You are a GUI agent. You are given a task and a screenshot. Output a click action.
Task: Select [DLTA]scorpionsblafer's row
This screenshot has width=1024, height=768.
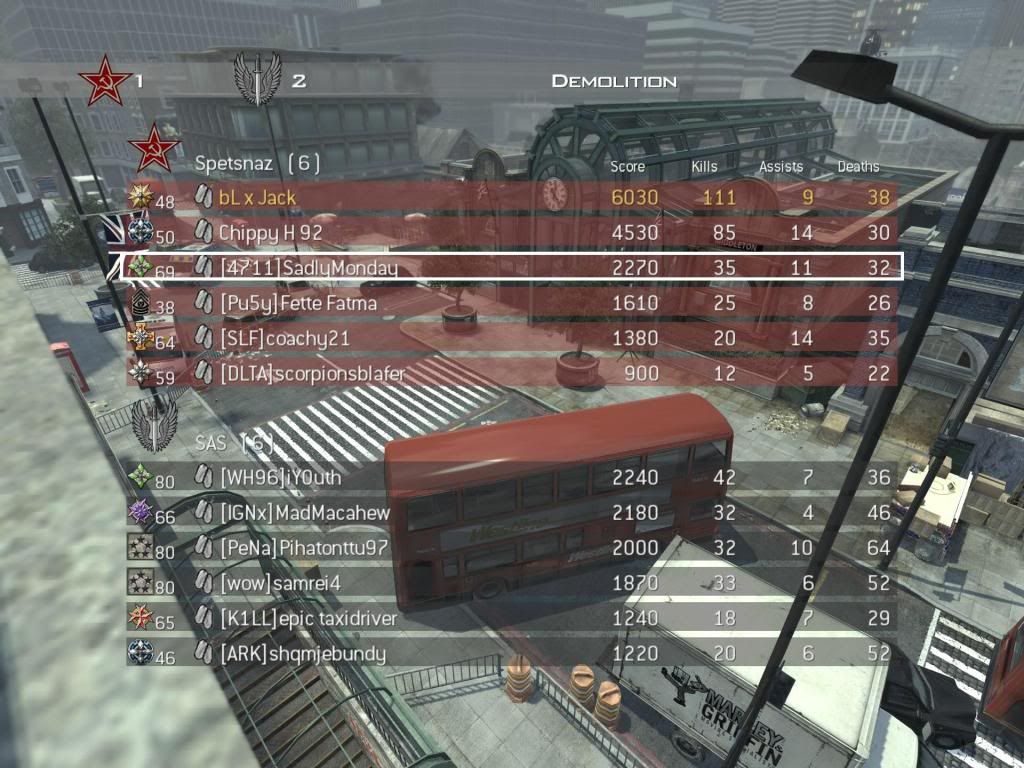point(510,373)
